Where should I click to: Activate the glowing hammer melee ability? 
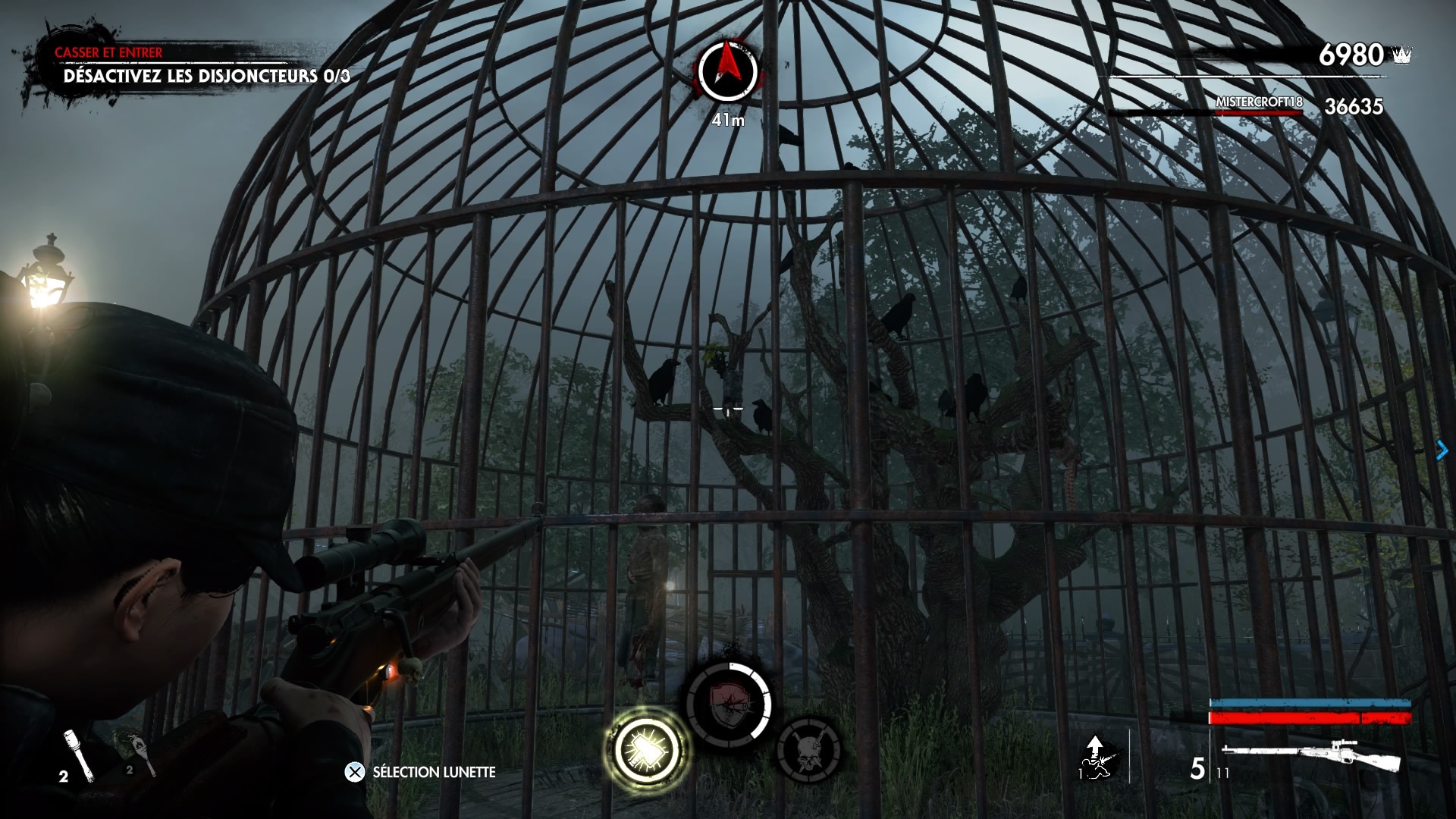coord(647,749)
